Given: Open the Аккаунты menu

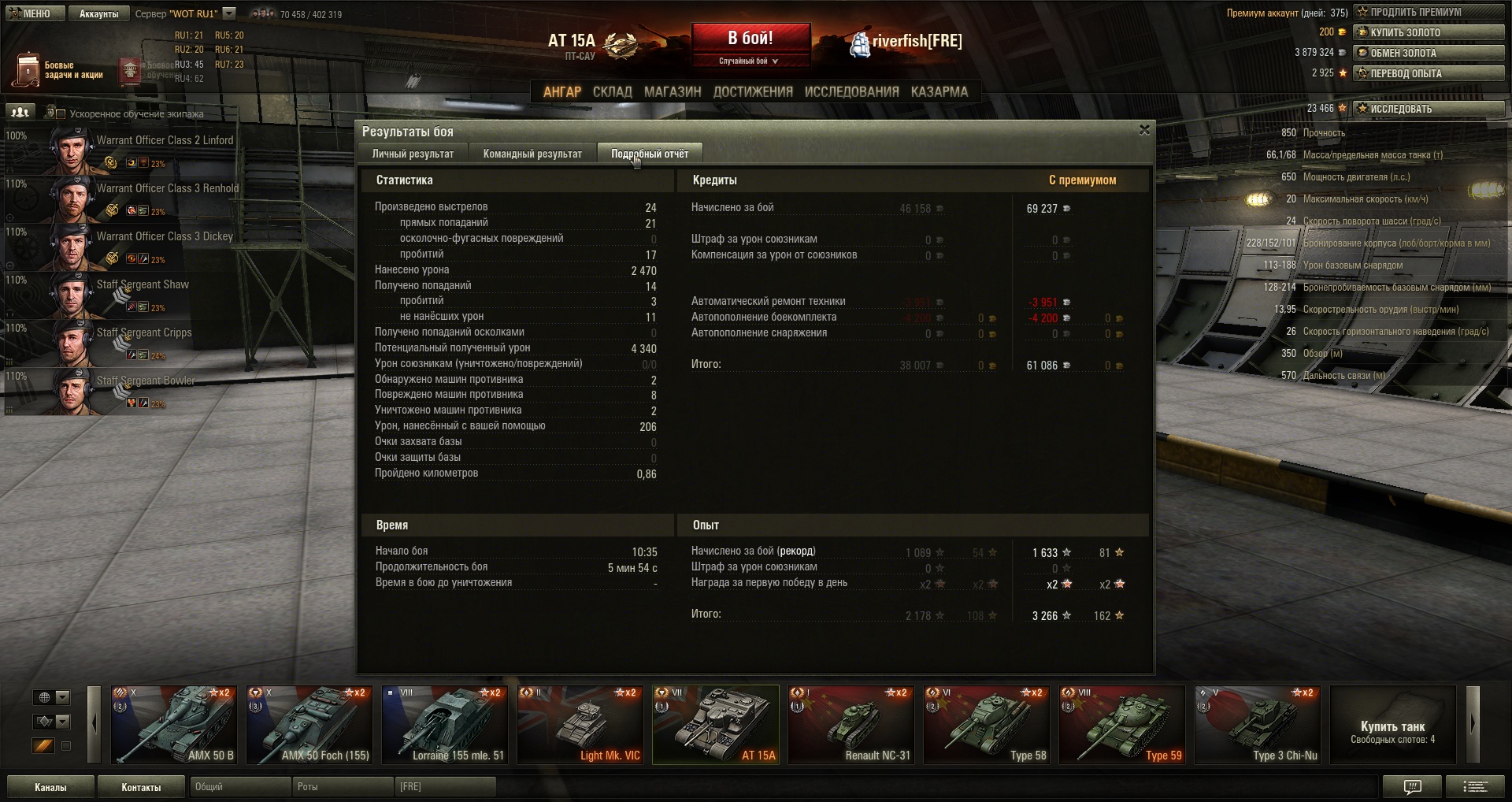Looking at the screenshot, I should [x=98, y=13].
